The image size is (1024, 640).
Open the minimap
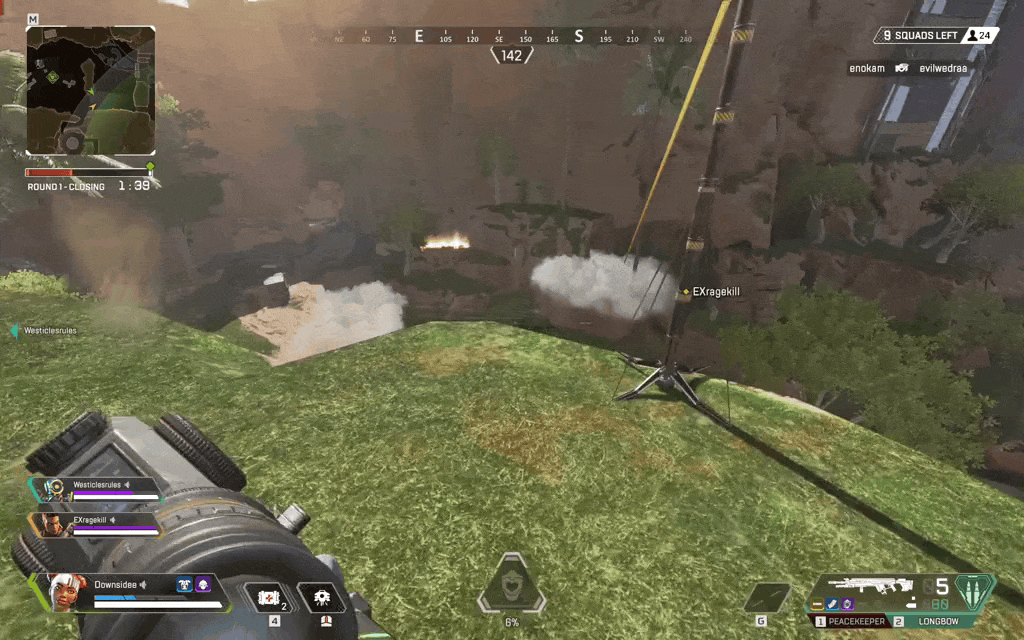pos(90,90)
